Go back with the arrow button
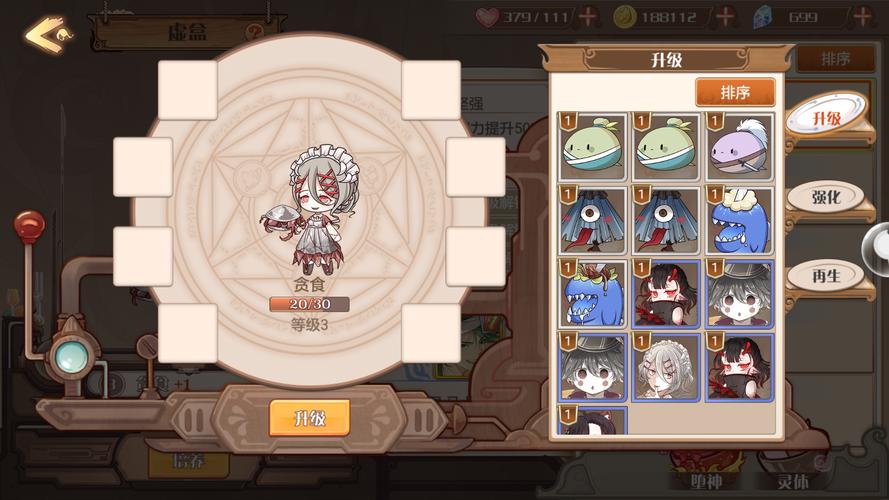The width and height of the screenshot is (889, 500). 46,34
